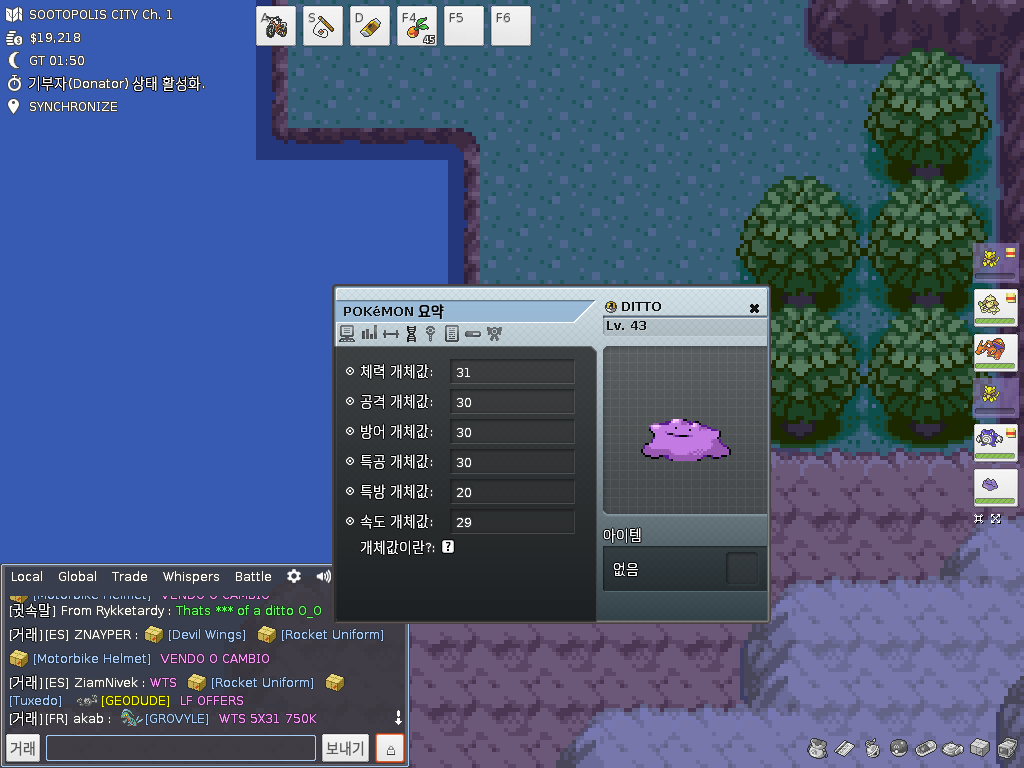Image resolution: width=1024 pixels, height=768 pixels.
Task: Open the Poké Ball party menu icon
Action: click(x=899, y=748)
